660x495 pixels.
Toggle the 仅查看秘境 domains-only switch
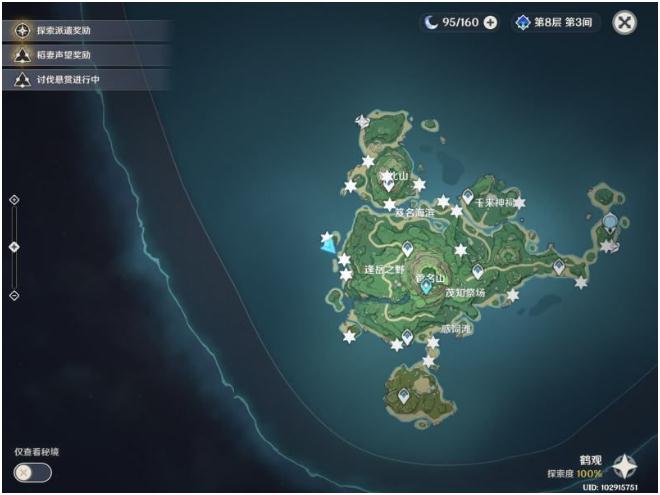pos(33,472)
